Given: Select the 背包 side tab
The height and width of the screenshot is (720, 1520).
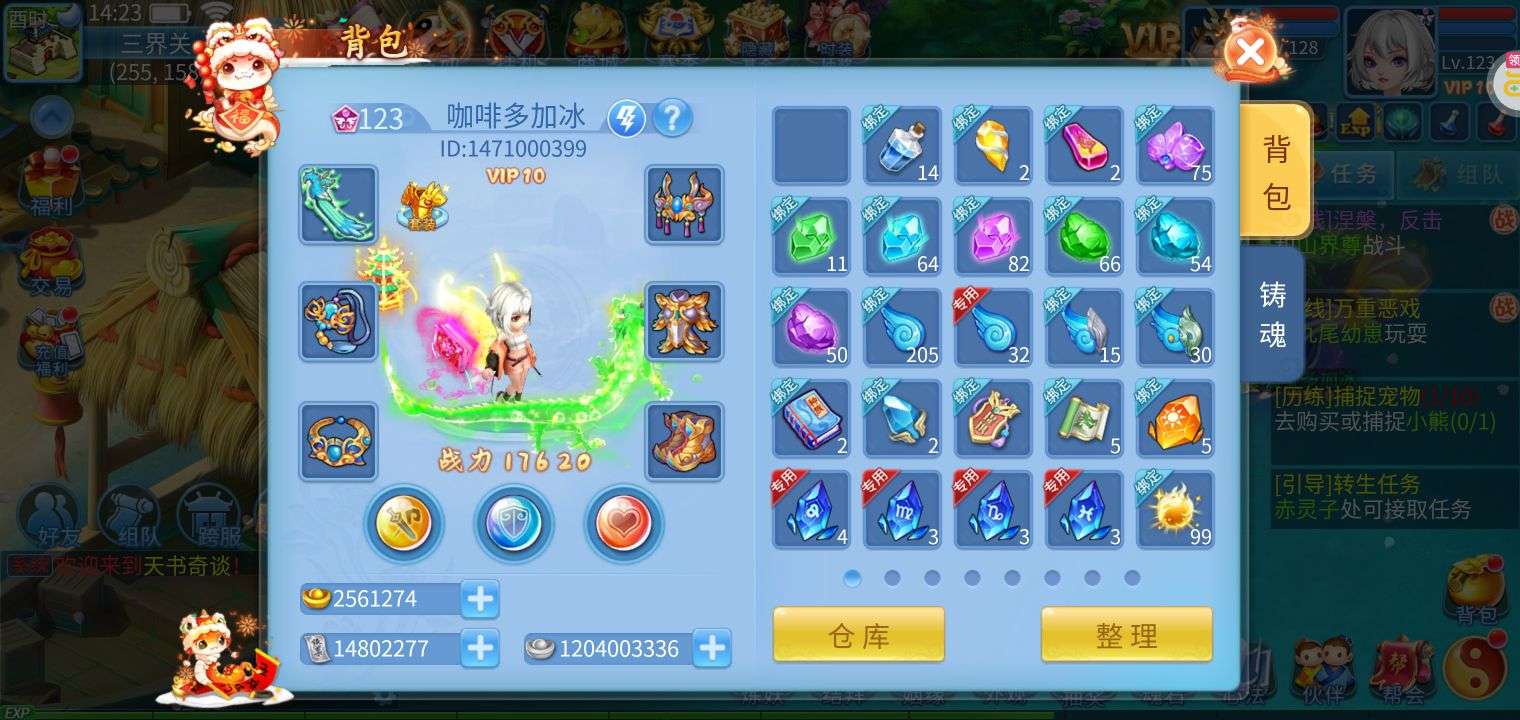Looking at the screenshot, I should coord(1275,172).
